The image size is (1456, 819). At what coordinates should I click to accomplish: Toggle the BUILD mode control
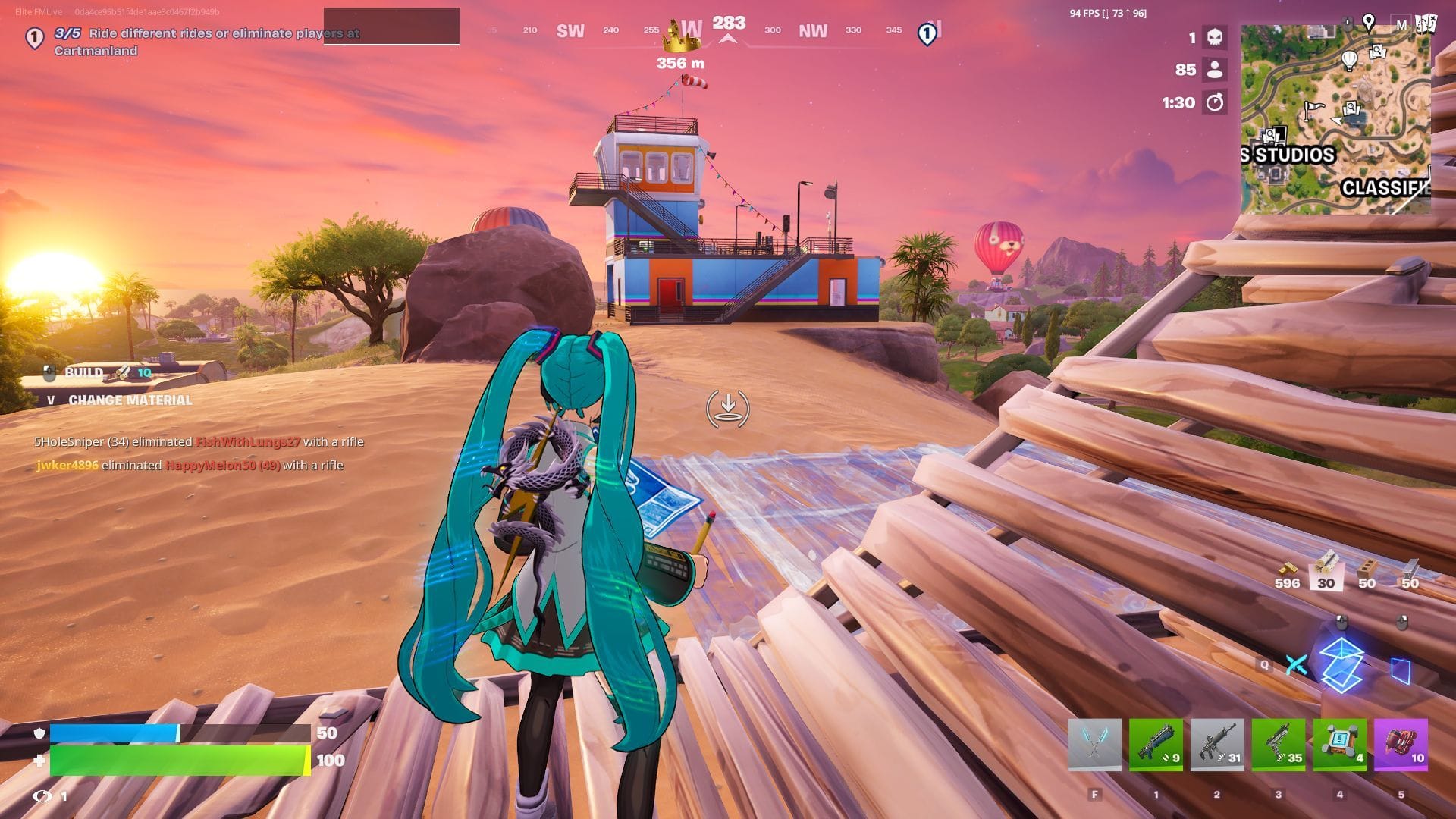pyautogui.click(x=83, y=373)
